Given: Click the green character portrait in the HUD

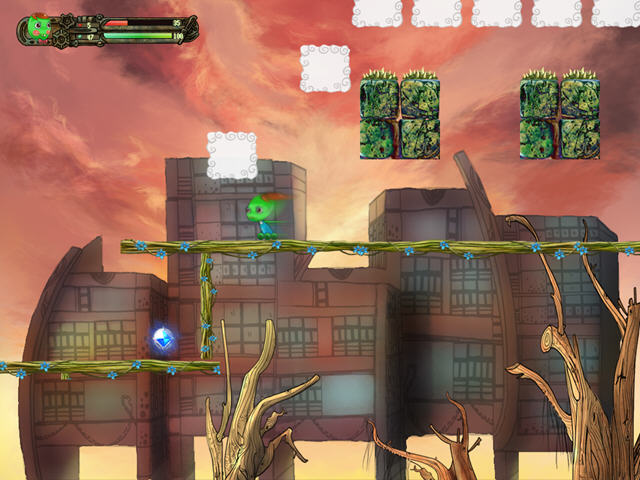Looking at the screenshot, I should tap(39, 28).
